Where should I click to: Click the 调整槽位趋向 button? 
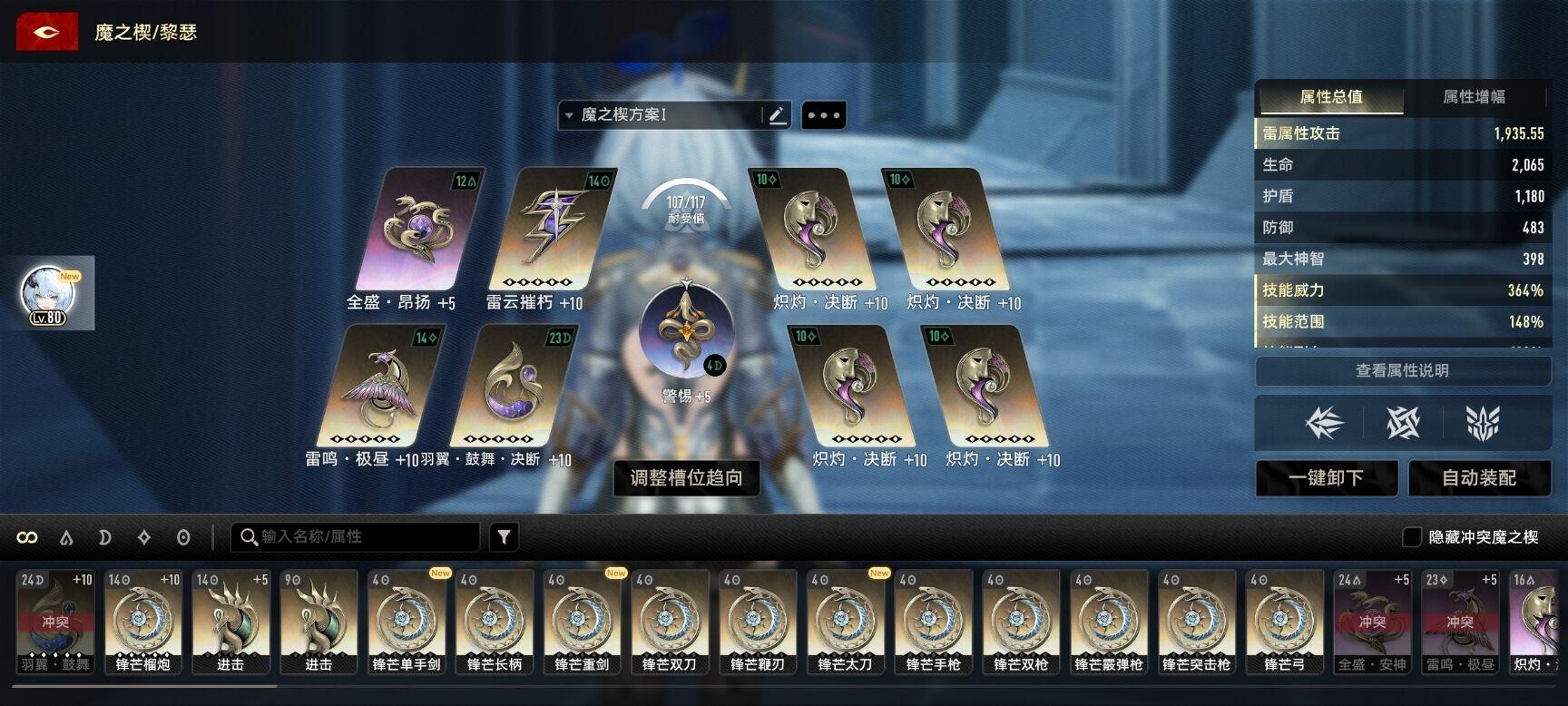(x=686, y=477)
